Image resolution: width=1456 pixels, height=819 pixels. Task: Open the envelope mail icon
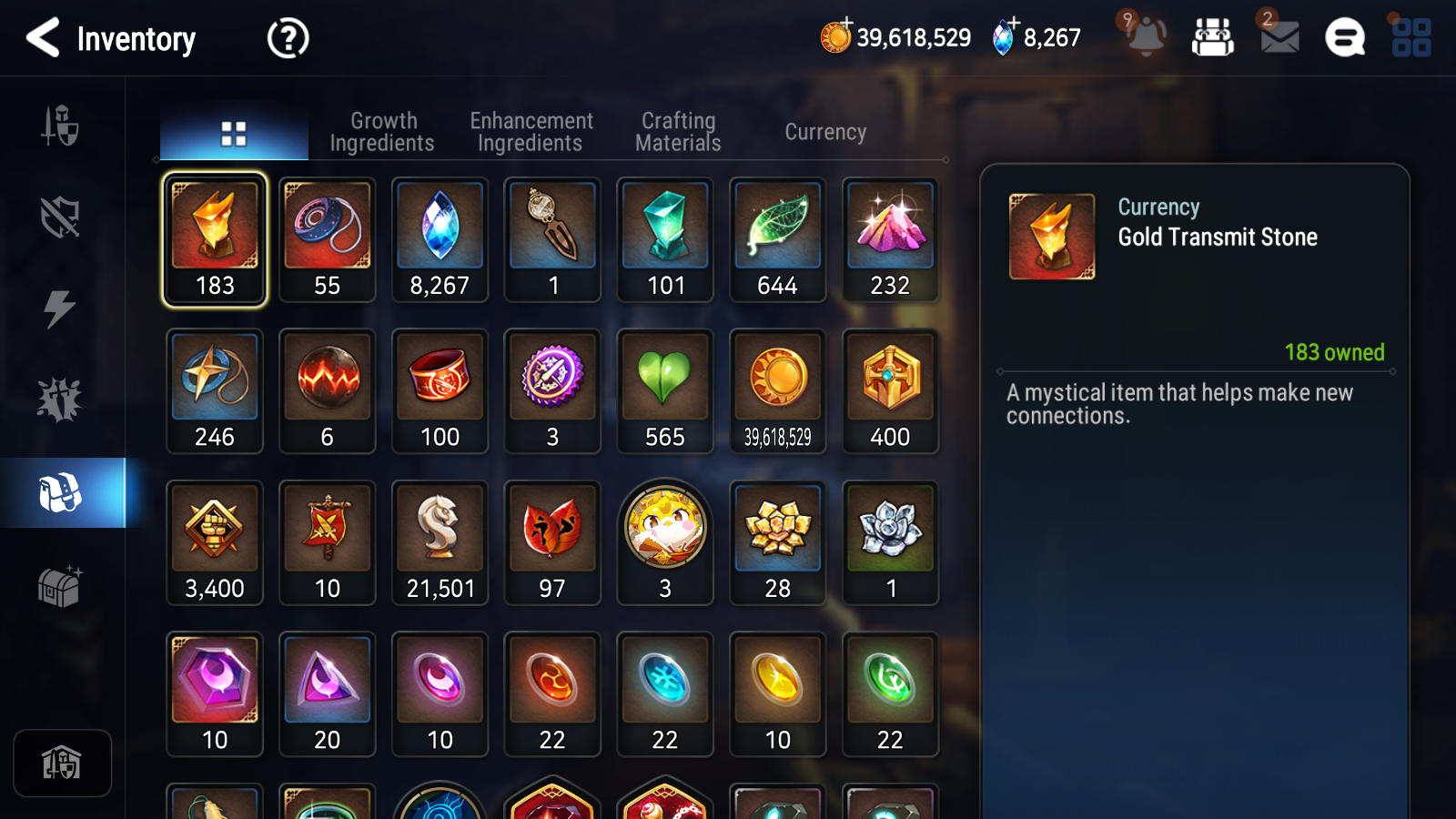click(1279, 37)
